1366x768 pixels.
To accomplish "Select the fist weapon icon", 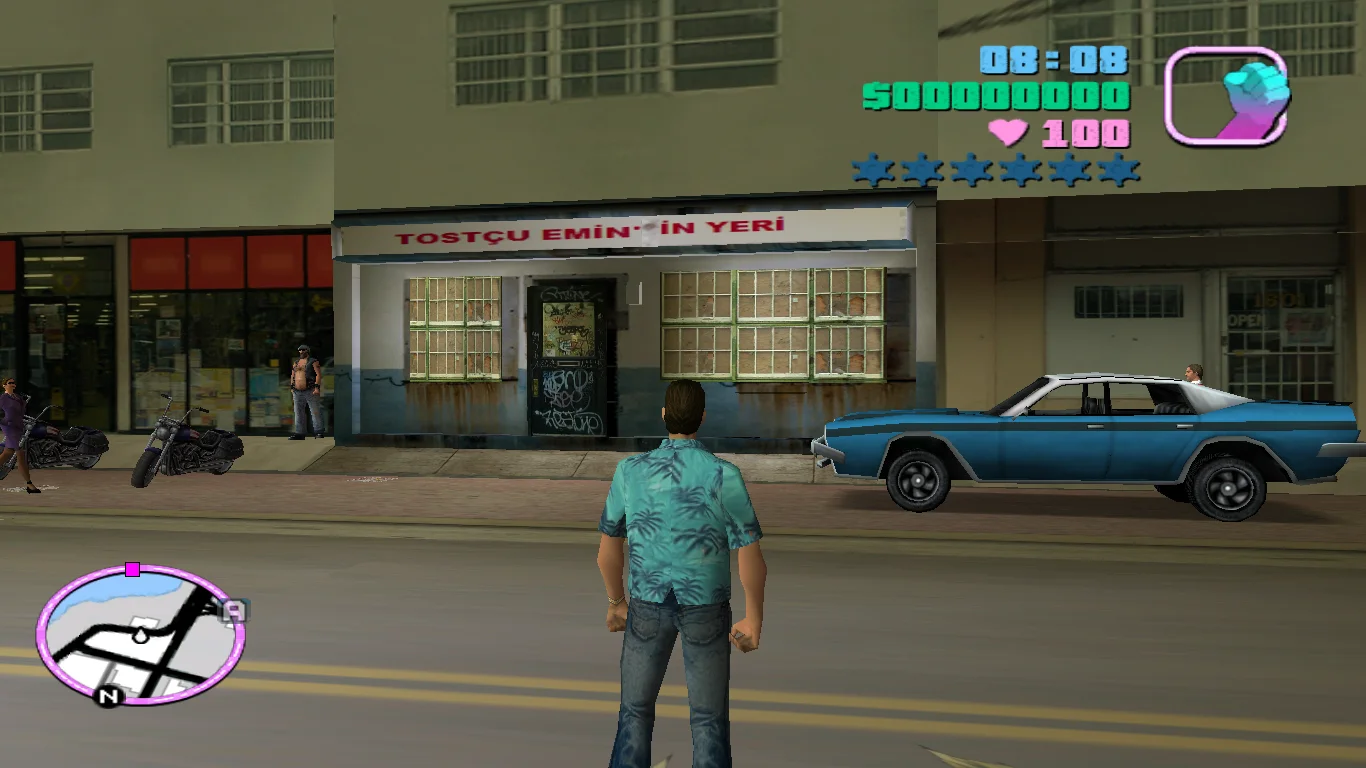I will pos(1227,96).
